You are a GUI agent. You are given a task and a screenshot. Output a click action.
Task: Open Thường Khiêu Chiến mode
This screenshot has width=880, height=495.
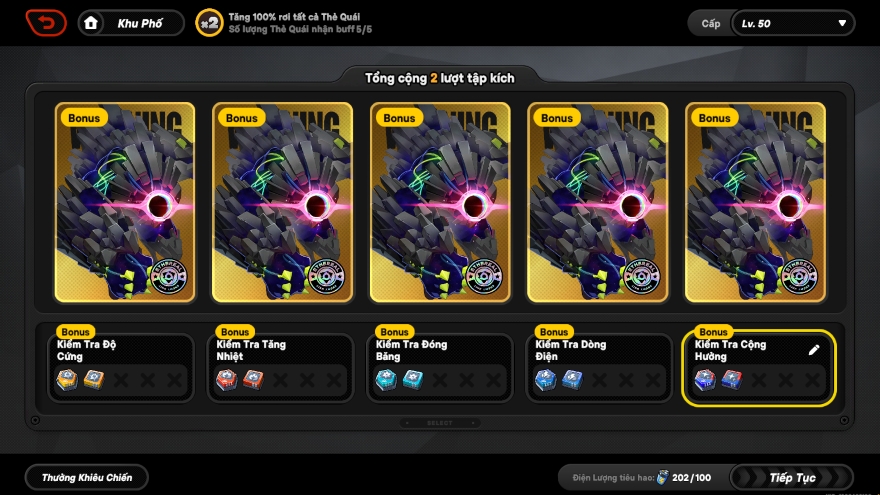coord(87,478)
